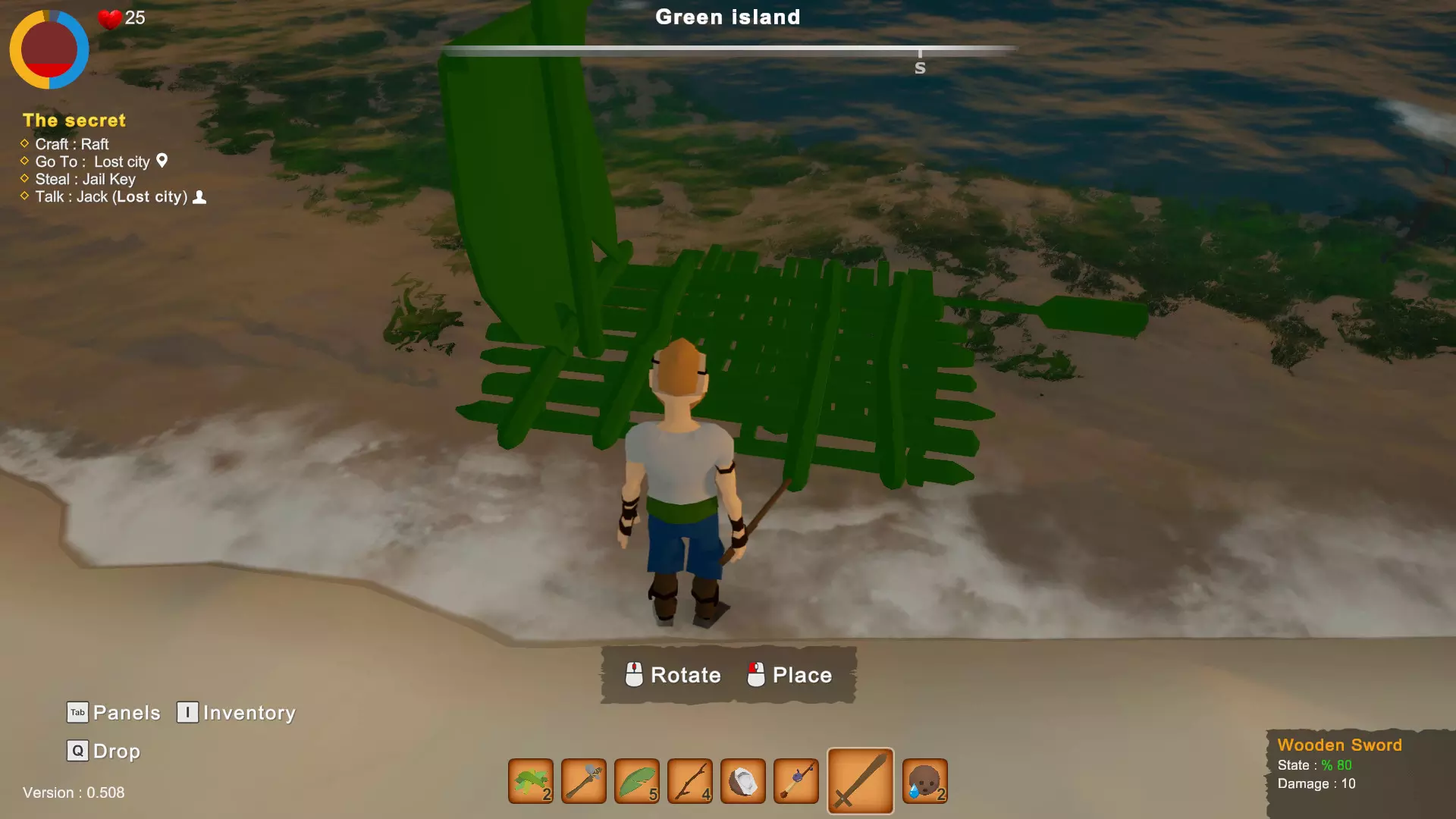1456x819 pixels.
Task: Select the Talk : Jack objective
Action: click(x=111, y=197)
